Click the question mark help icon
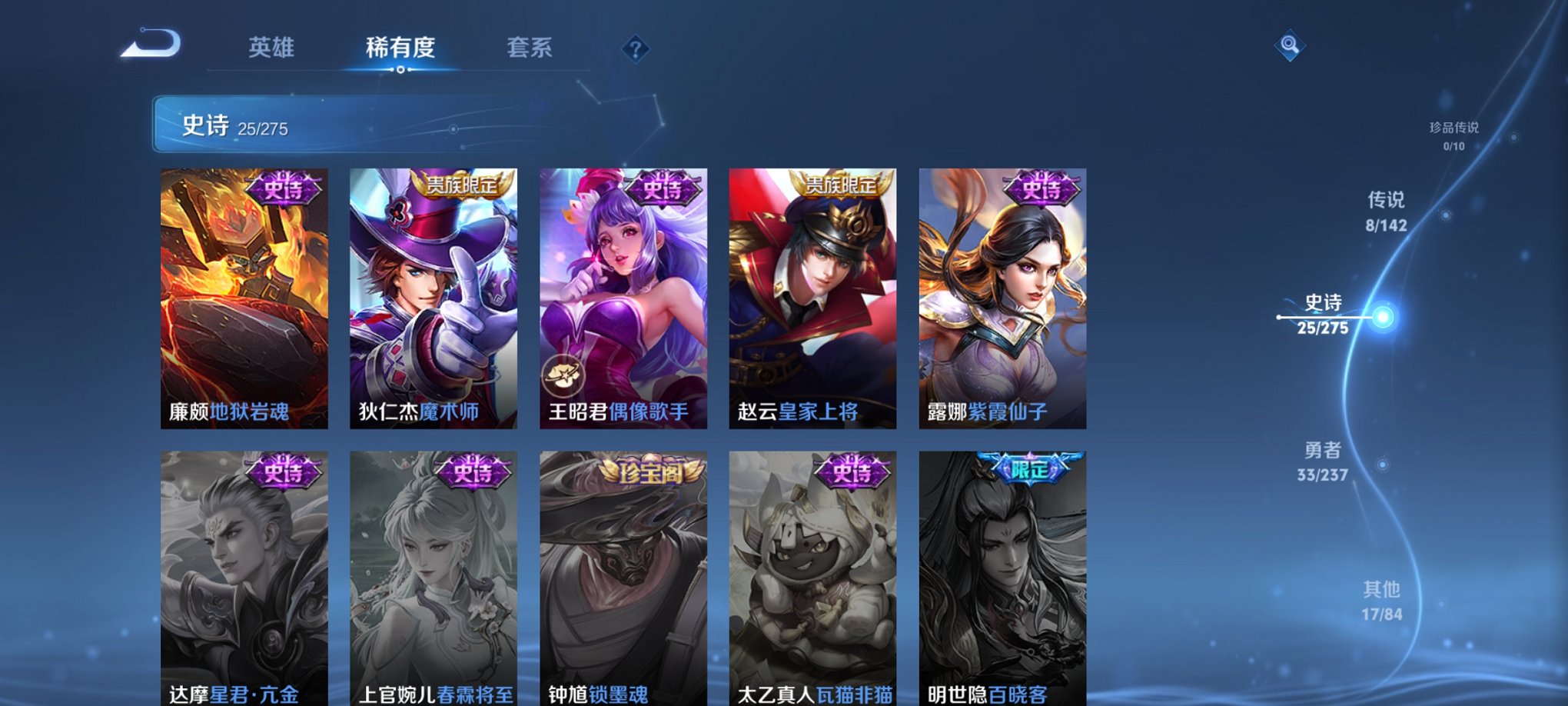The image size is (1568, 706). 633,49
